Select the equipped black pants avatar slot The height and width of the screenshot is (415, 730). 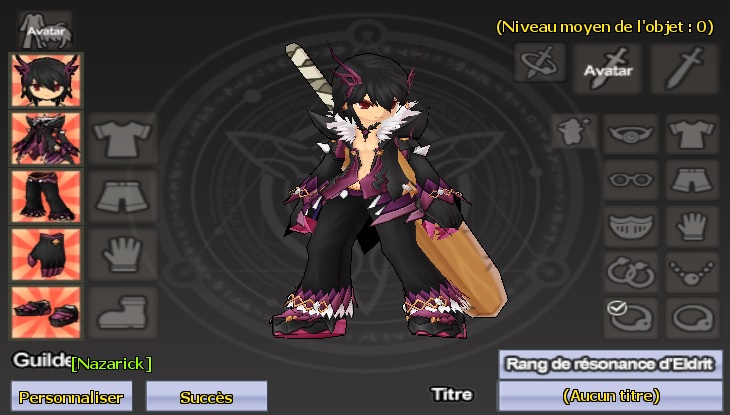[46, 196]
